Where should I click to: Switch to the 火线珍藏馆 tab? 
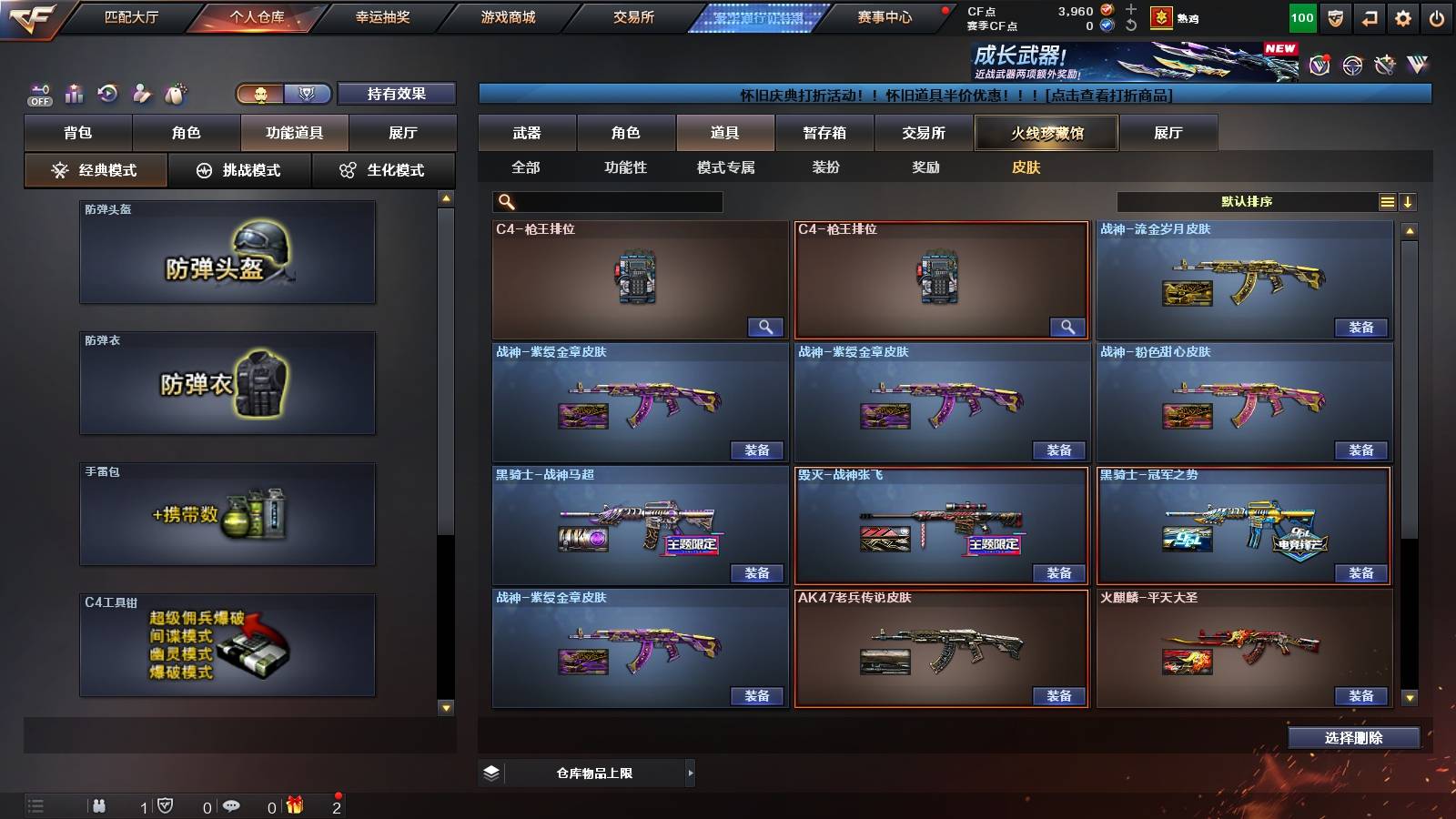(x=1046, y=133)
